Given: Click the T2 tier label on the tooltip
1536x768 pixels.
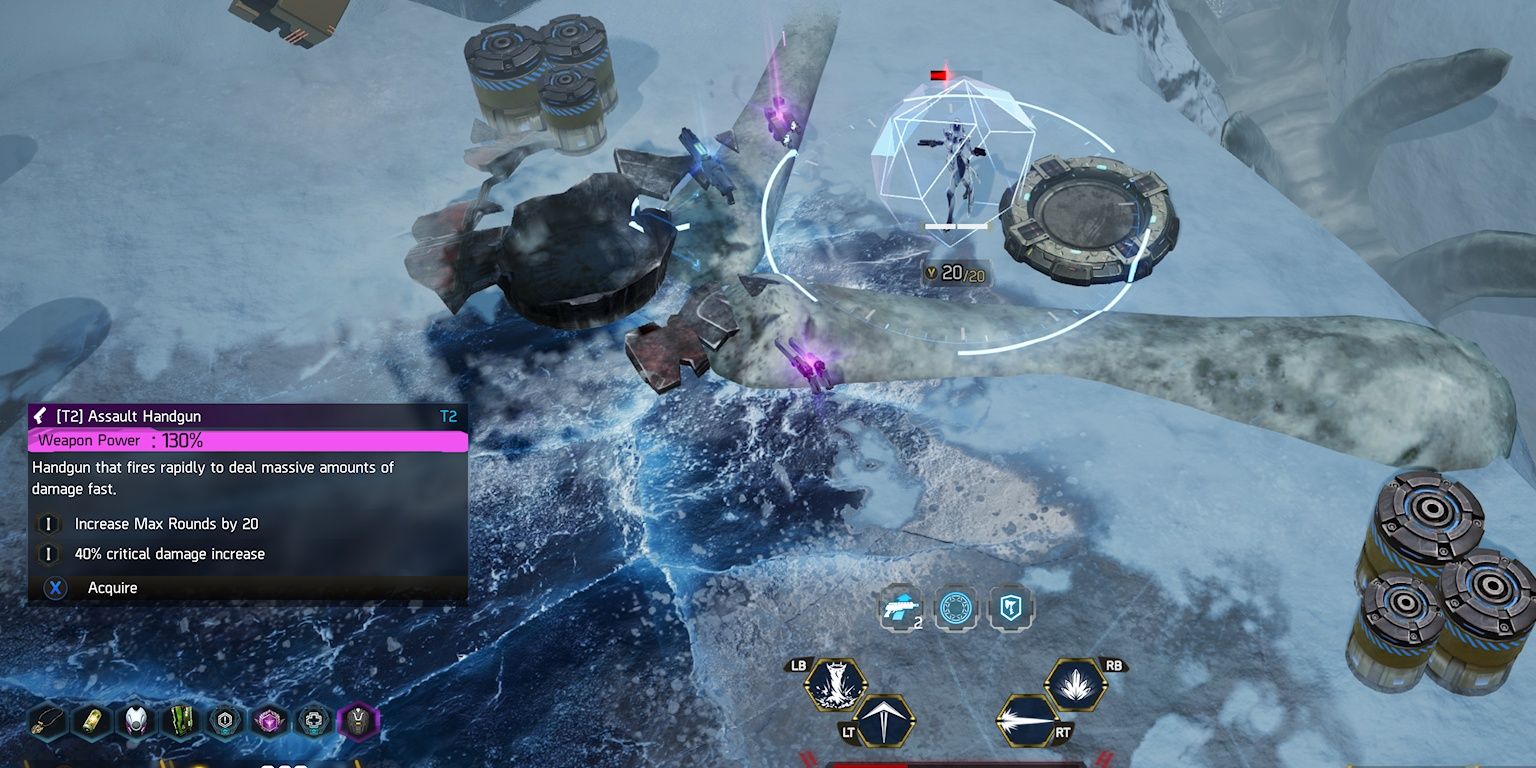Looking at the screenshot, I should [448, 416].
